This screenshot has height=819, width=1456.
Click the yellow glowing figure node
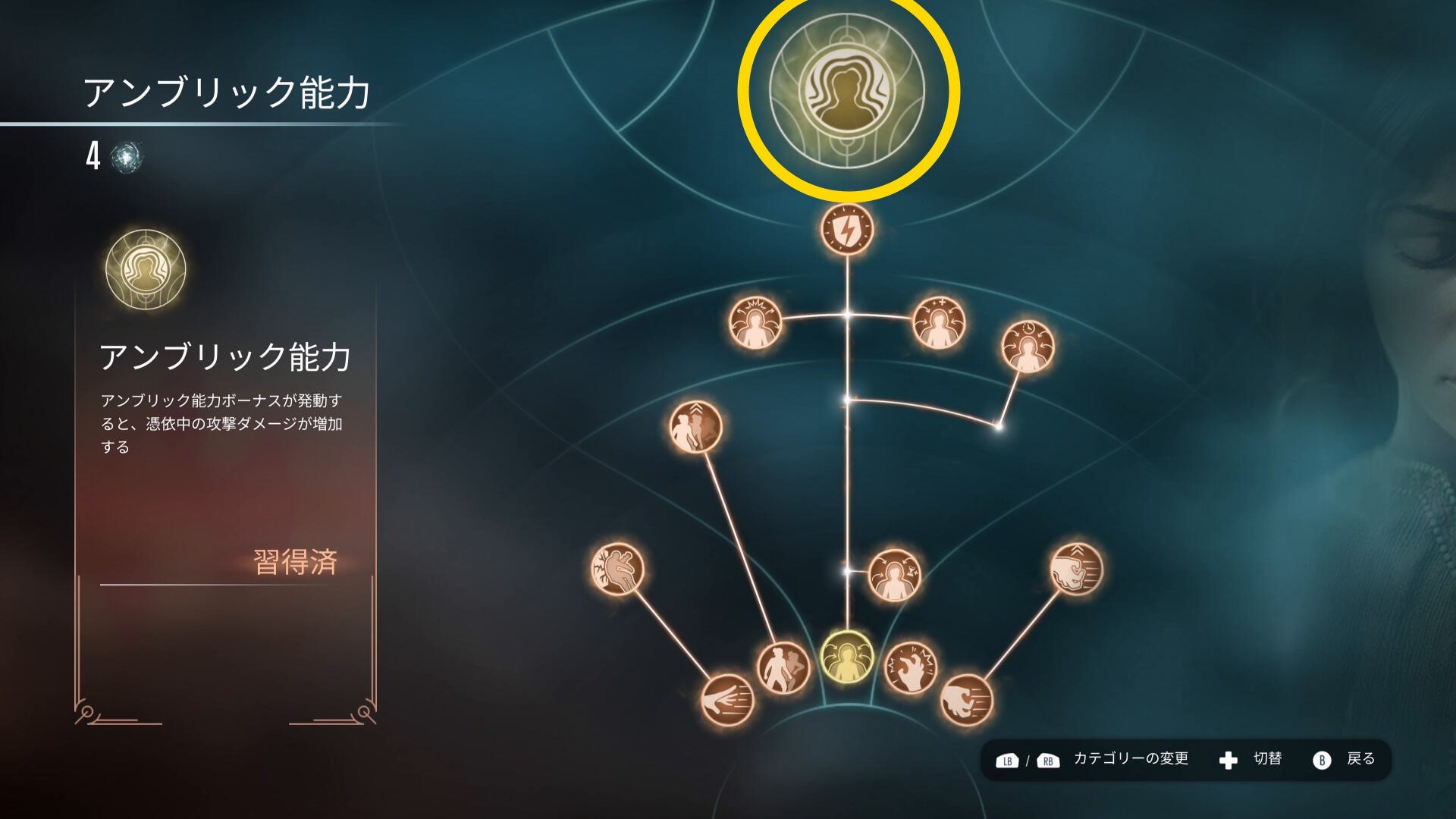tap(847, 657)
